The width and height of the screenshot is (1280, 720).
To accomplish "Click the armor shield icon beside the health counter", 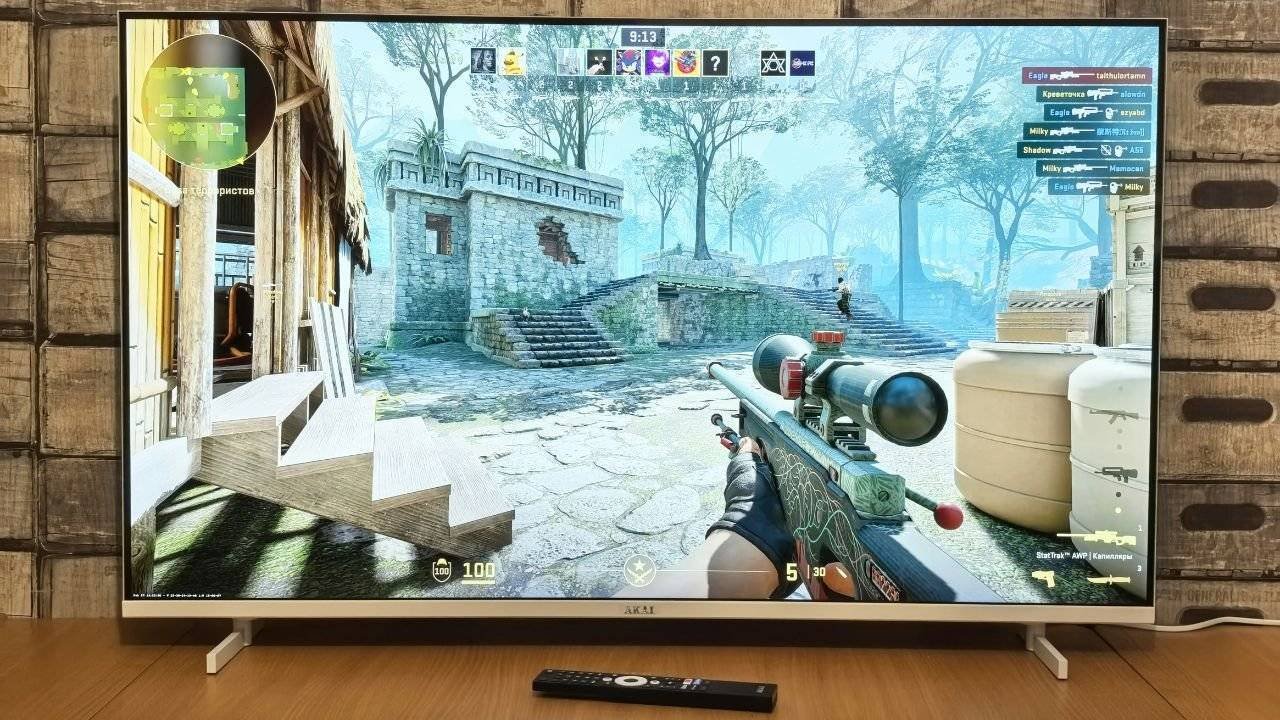I will click(x=441, y=571).
